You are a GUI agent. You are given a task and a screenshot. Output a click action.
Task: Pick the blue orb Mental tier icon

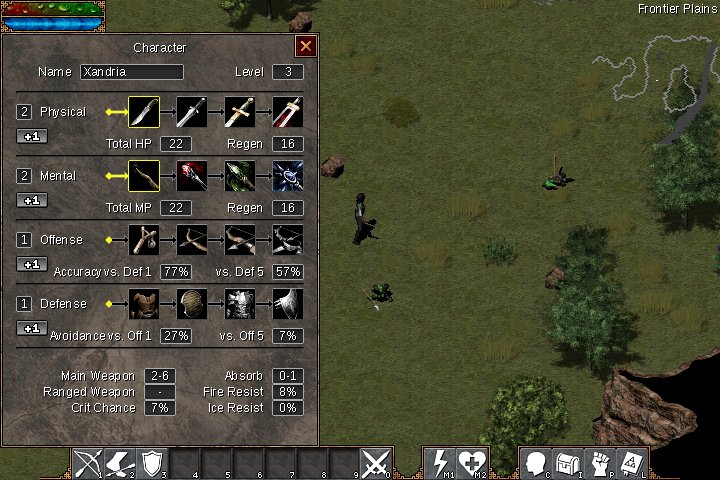(x=288, y=176)
